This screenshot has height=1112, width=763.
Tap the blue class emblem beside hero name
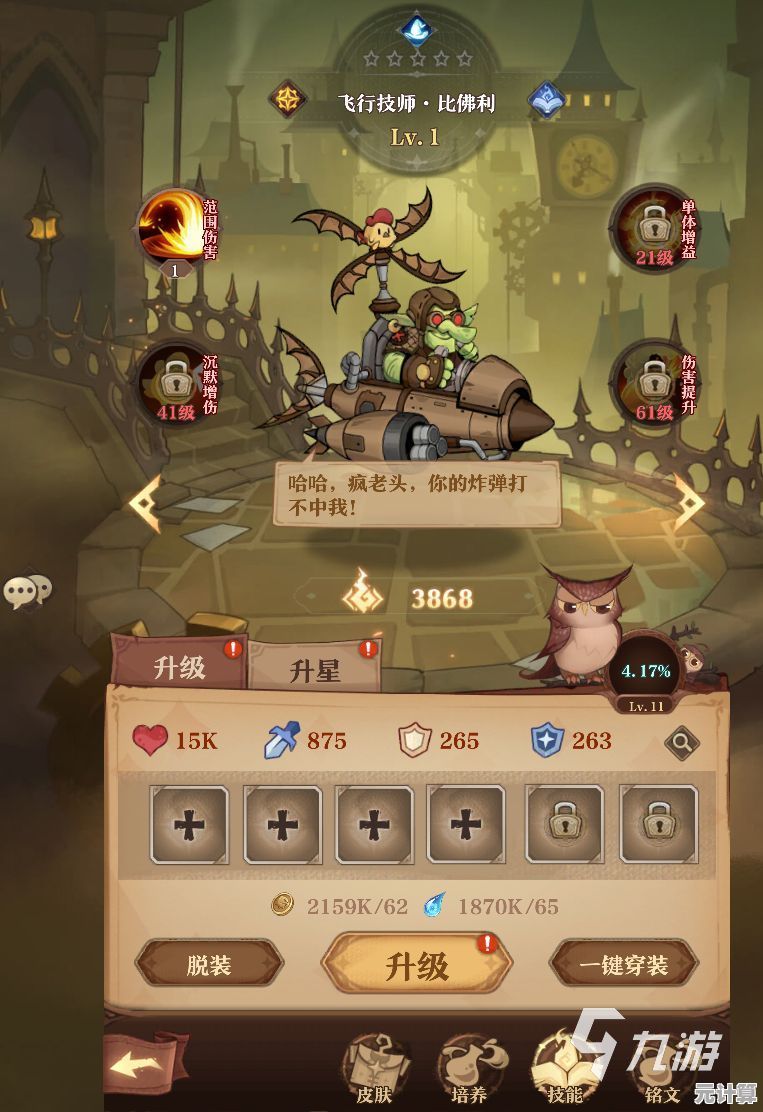(x=546, y=100)
